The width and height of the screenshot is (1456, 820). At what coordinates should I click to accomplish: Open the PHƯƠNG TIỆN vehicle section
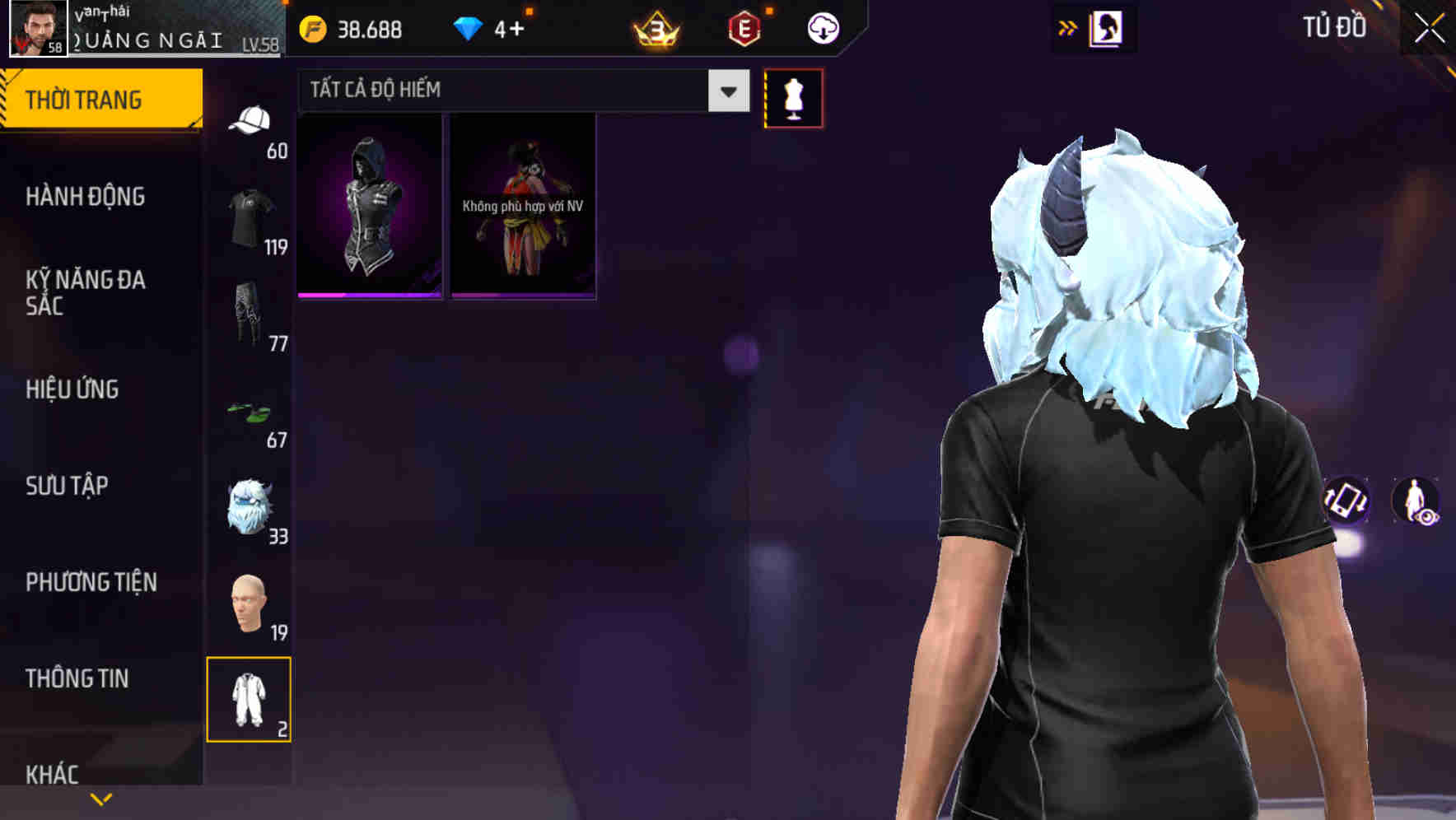point(92,582)
